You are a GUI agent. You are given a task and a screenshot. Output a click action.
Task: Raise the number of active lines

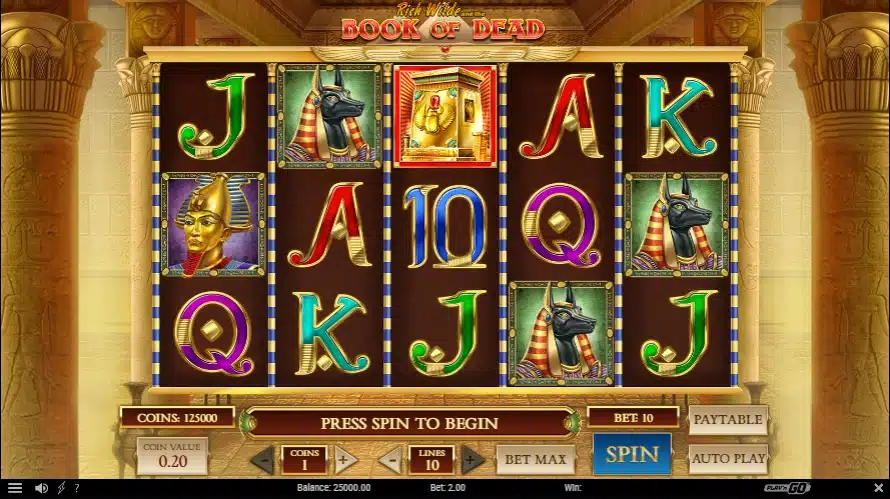click(473, 460)
